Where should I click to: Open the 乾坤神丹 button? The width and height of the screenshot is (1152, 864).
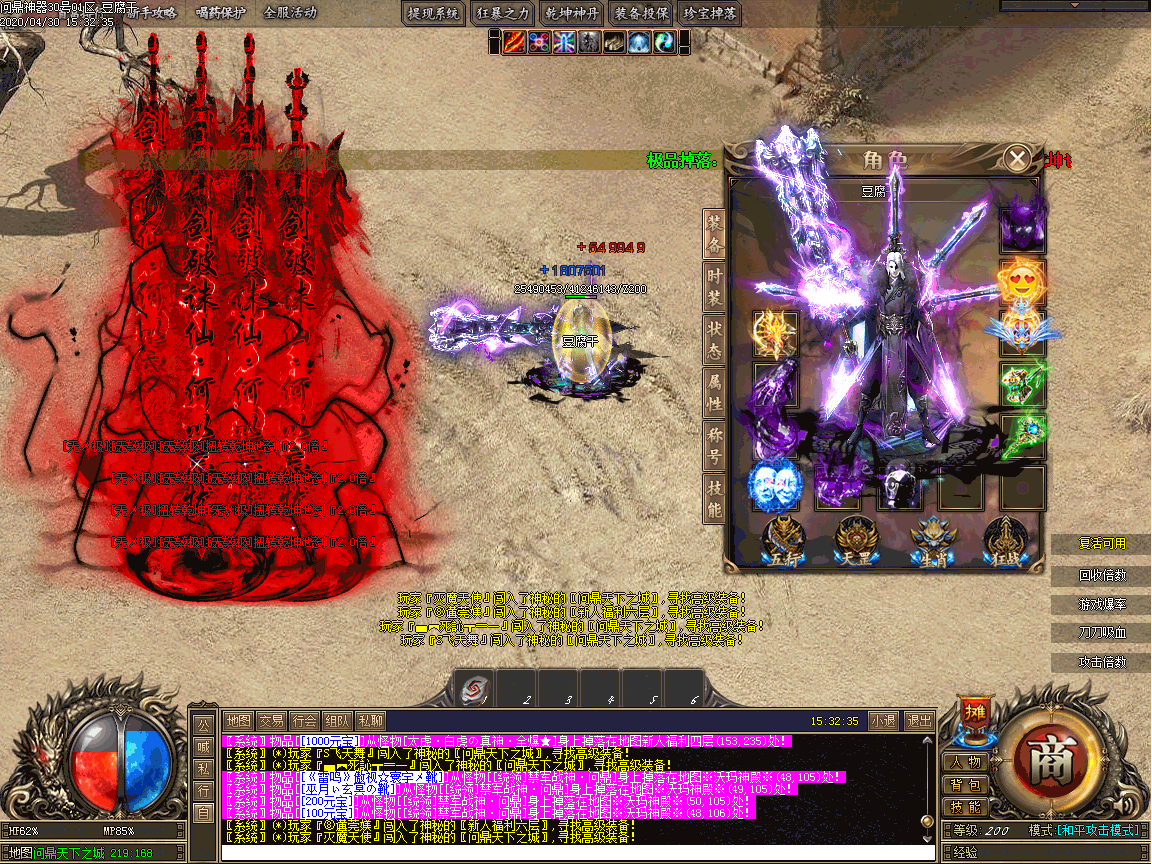[572, 13]
